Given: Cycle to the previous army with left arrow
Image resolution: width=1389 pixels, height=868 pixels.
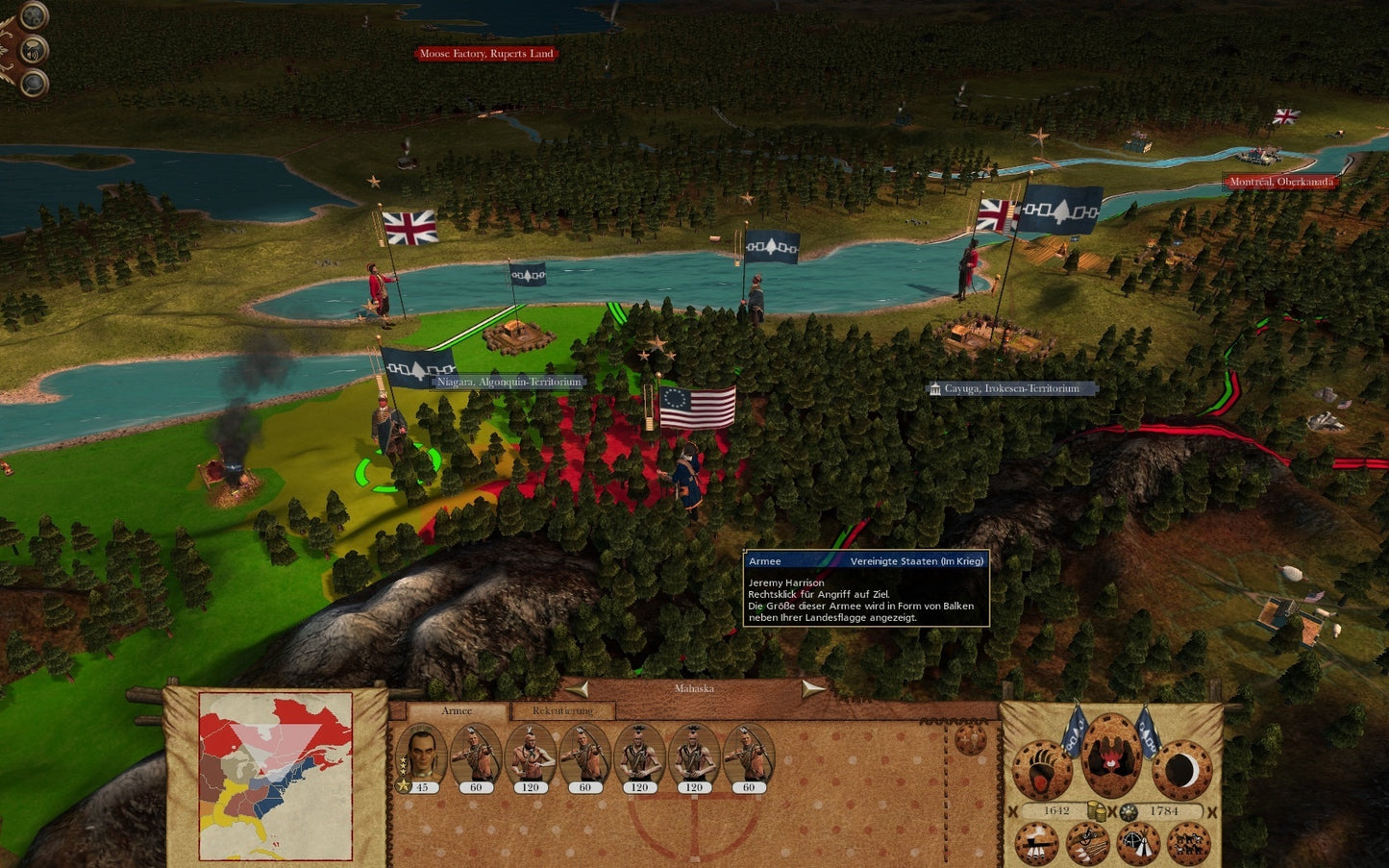Looking at the screenshot, I should [x=577, y=689].
